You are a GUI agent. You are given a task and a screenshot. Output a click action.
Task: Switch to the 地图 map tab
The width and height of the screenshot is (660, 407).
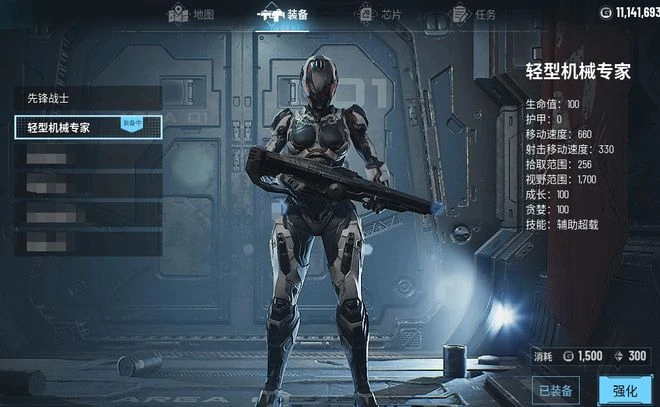[x=191, y=14]
